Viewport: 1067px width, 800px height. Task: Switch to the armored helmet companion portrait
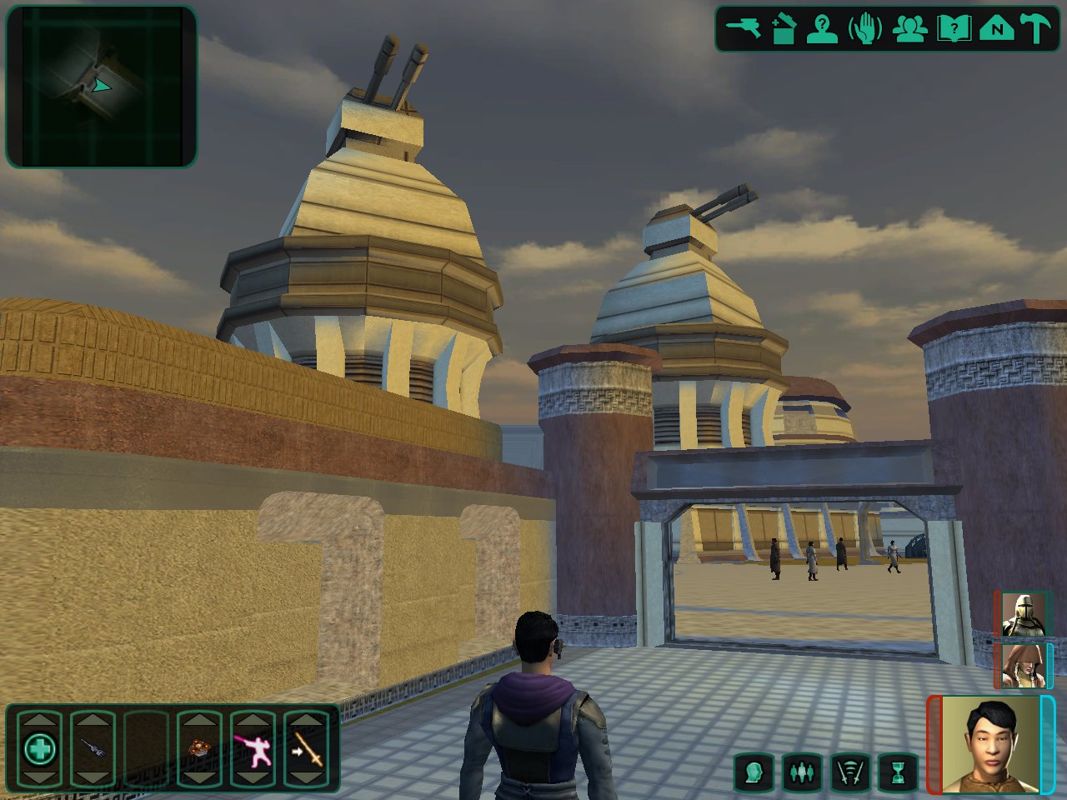pos(1023,615)
